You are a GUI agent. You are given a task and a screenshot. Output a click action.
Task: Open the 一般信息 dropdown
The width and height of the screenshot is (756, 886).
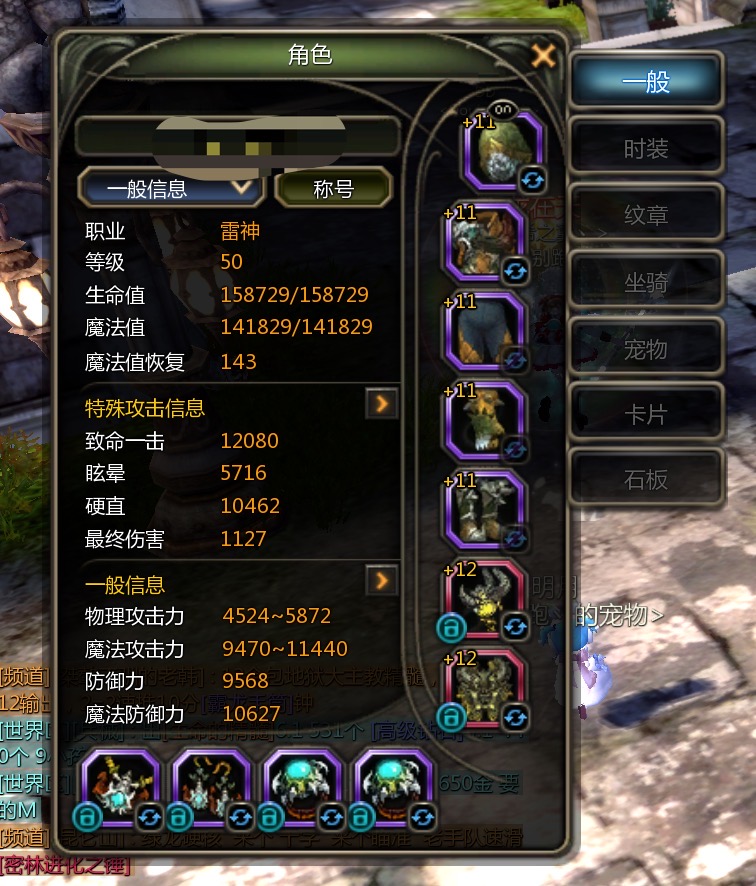(x=171, y=188)
